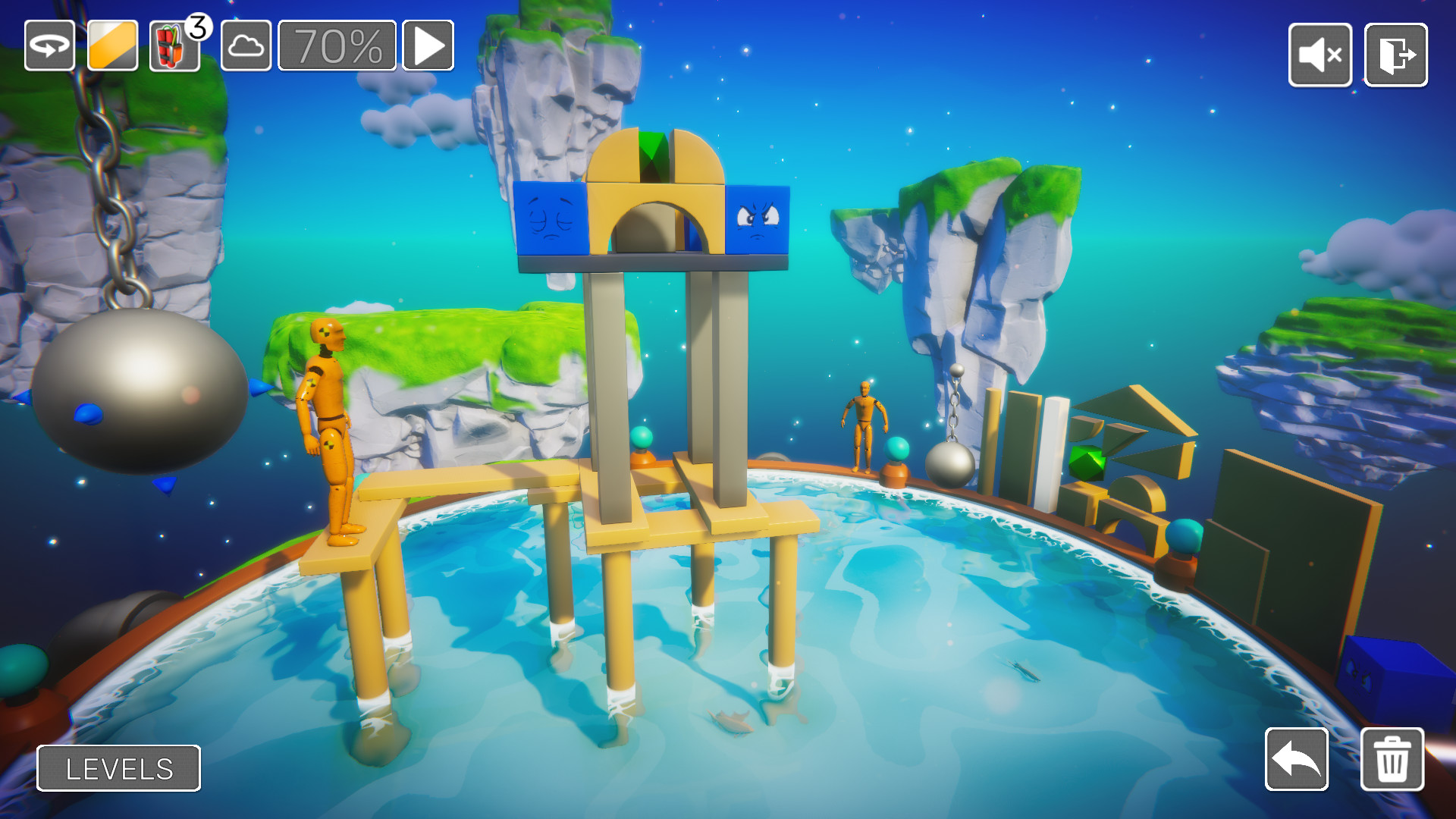
Task: Click the exit door icon
Action: (x=1395, y=55)
